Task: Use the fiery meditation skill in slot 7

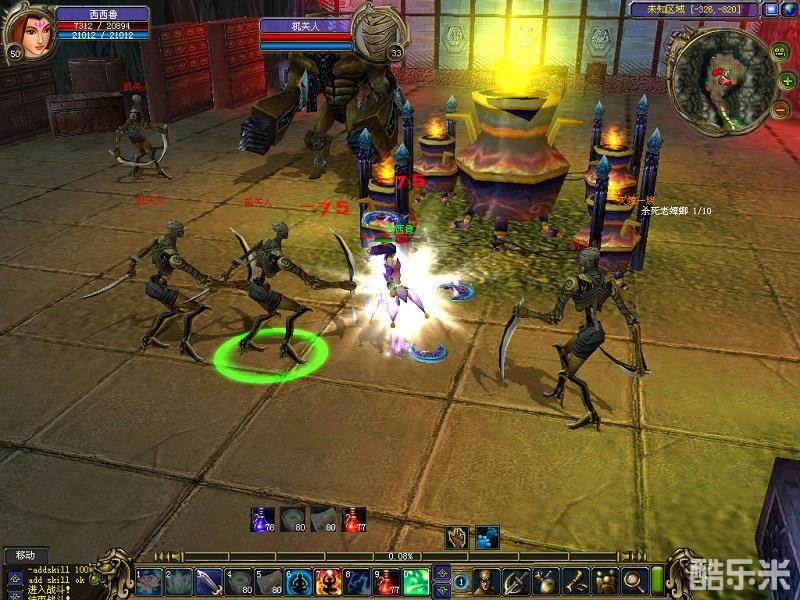Action: tap(328, 580)
